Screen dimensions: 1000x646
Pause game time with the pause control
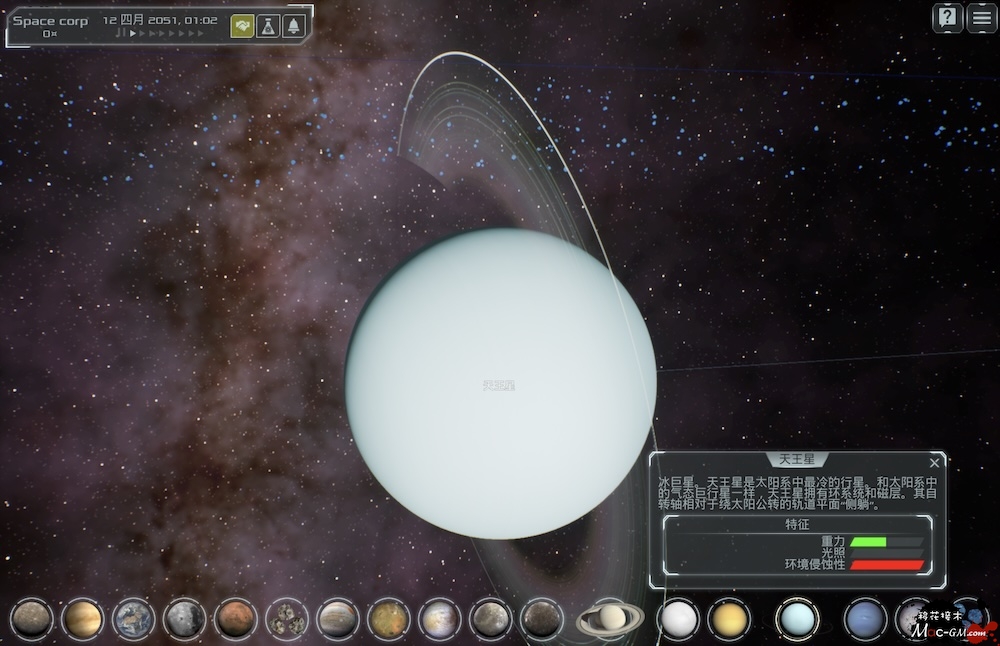click(120, 33)
